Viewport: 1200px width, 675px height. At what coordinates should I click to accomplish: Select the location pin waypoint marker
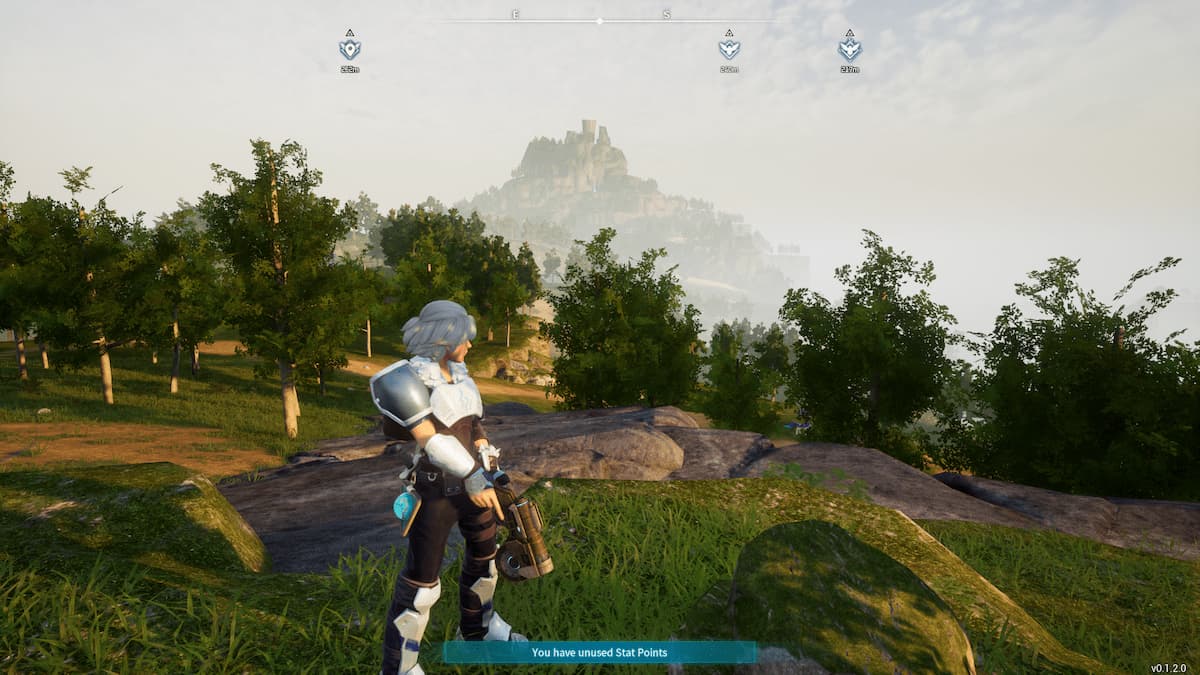coord(349,48)
